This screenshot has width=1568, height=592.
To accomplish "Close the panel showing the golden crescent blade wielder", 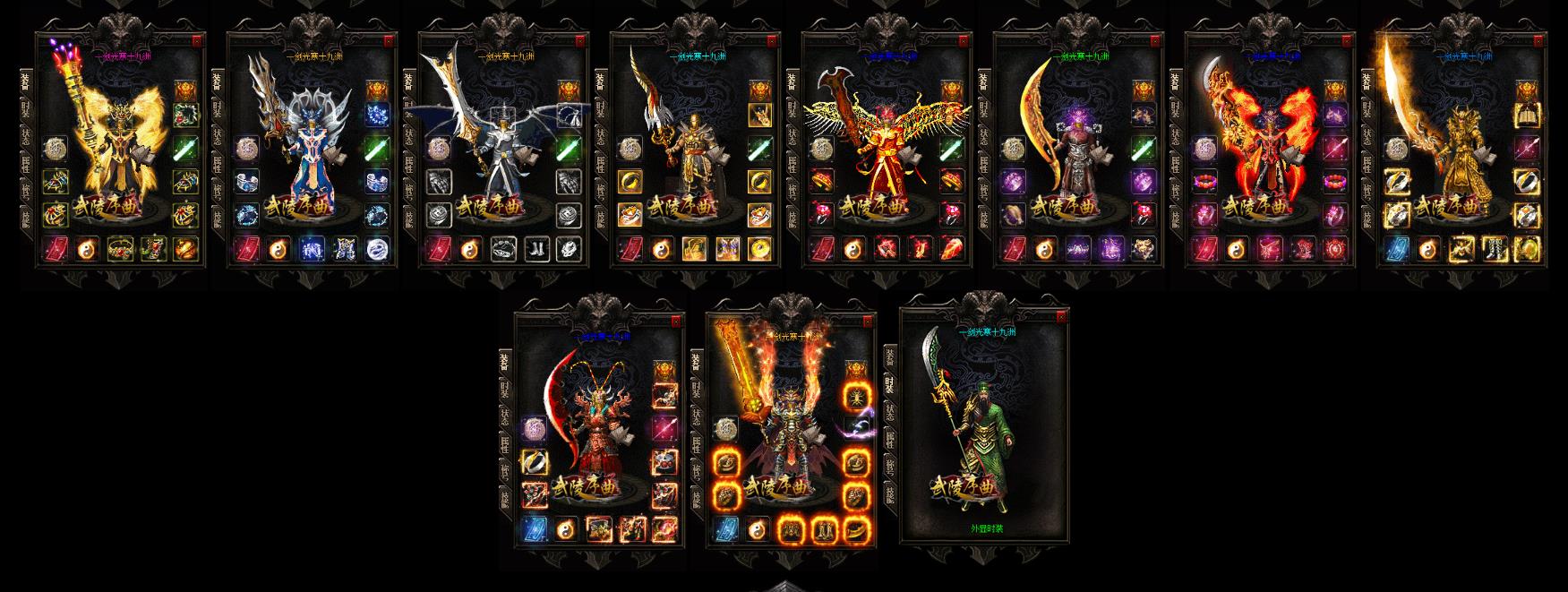I will pyautogui.click(x=1155, y=40).
